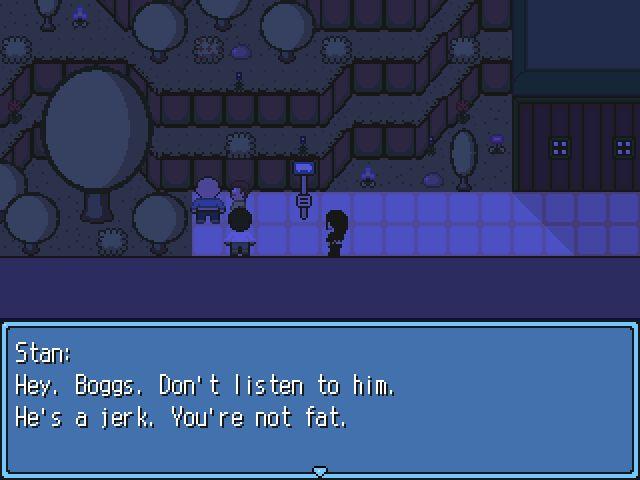This screenshot has width=640, height=480.
Task: Advance dialogue with the down arrow indicator
Action: pos(320,470)
